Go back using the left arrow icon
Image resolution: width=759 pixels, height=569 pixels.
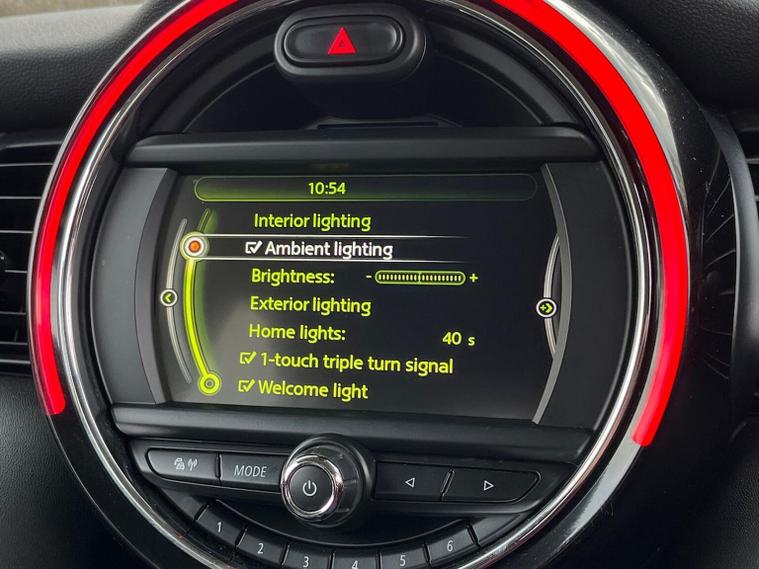point(168,297)
